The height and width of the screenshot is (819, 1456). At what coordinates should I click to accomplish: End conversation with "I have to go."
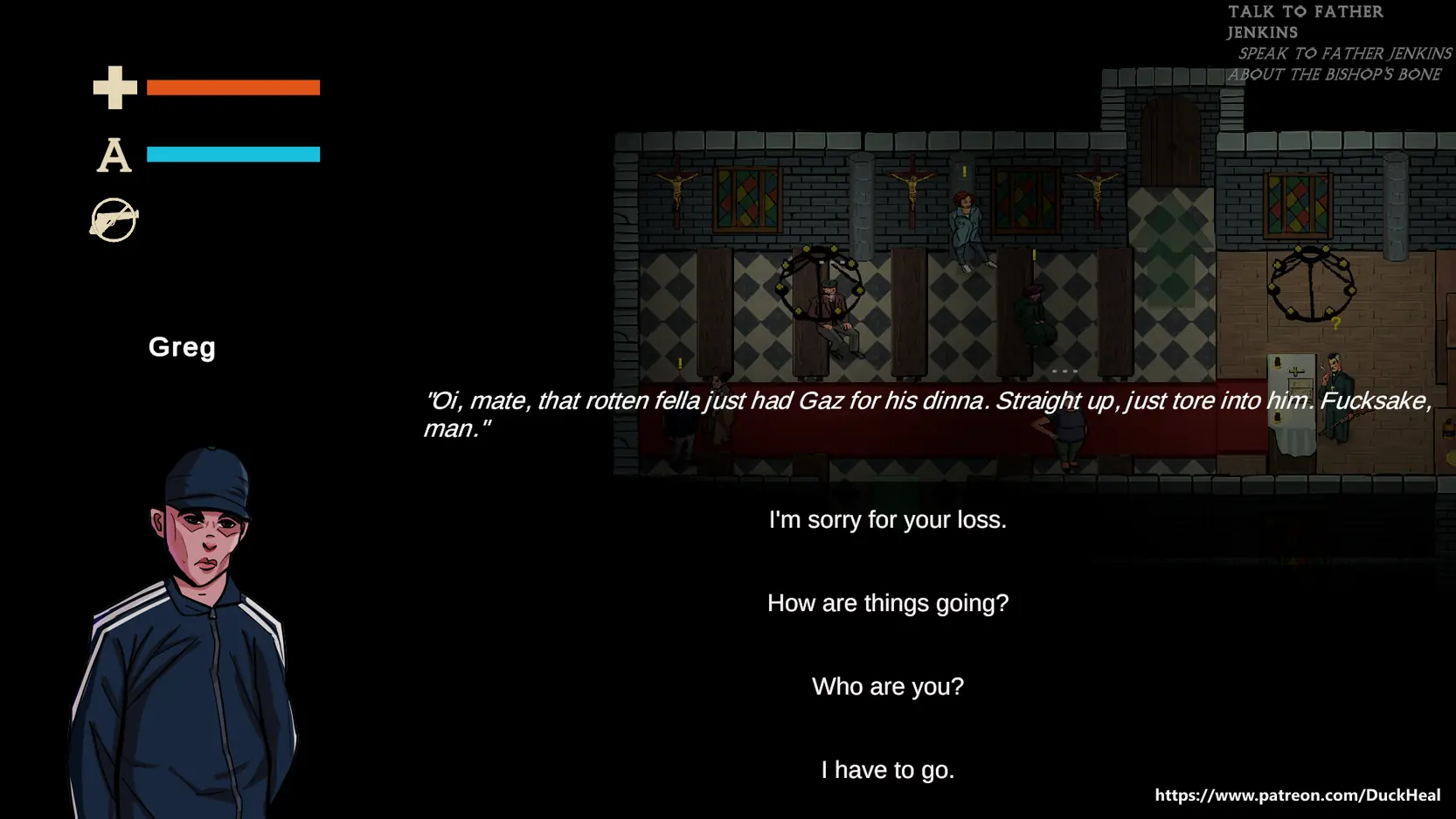[x=887, y=770]
